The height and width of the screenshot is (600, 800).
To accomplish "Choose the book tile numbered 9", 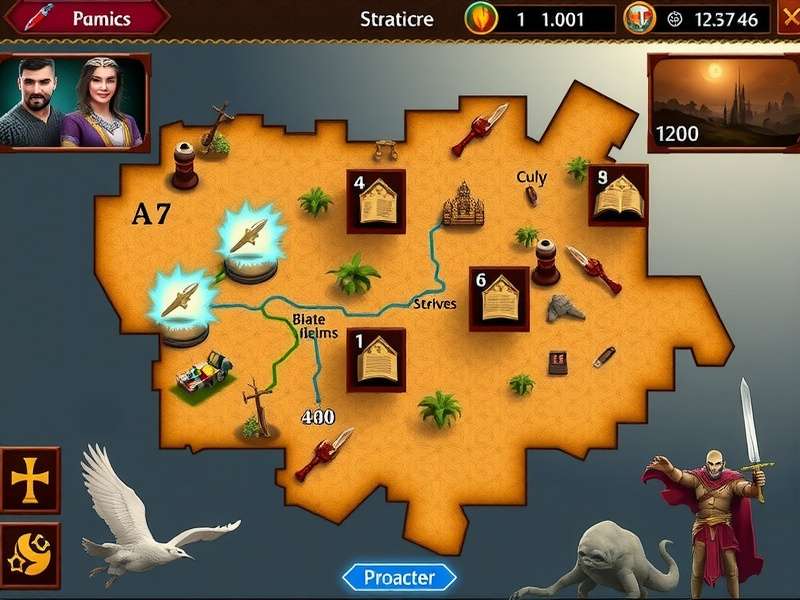I will pos(617,194).
